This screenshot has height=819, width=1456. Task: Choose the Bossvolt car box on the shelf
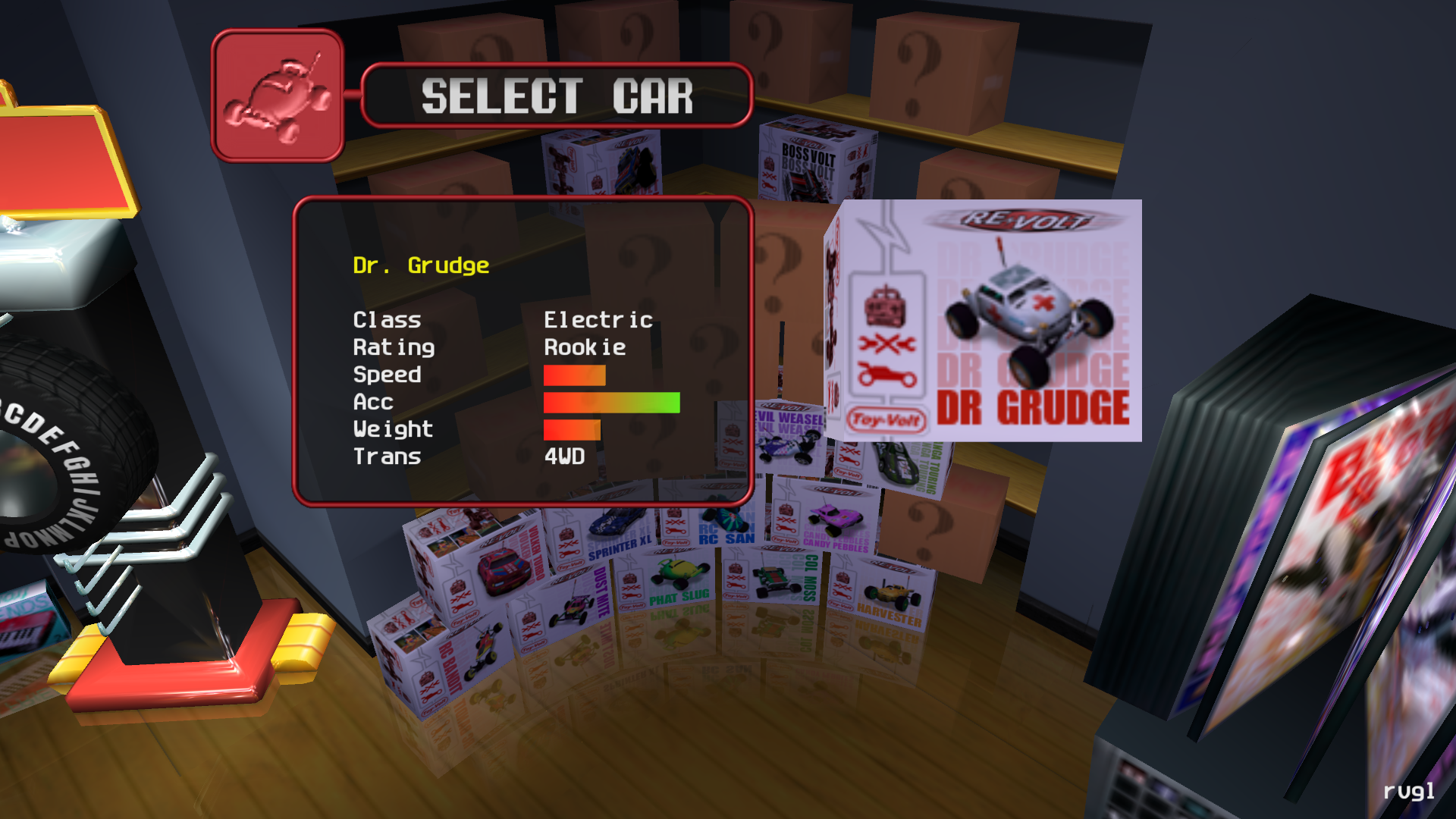(x=815, y=161)
